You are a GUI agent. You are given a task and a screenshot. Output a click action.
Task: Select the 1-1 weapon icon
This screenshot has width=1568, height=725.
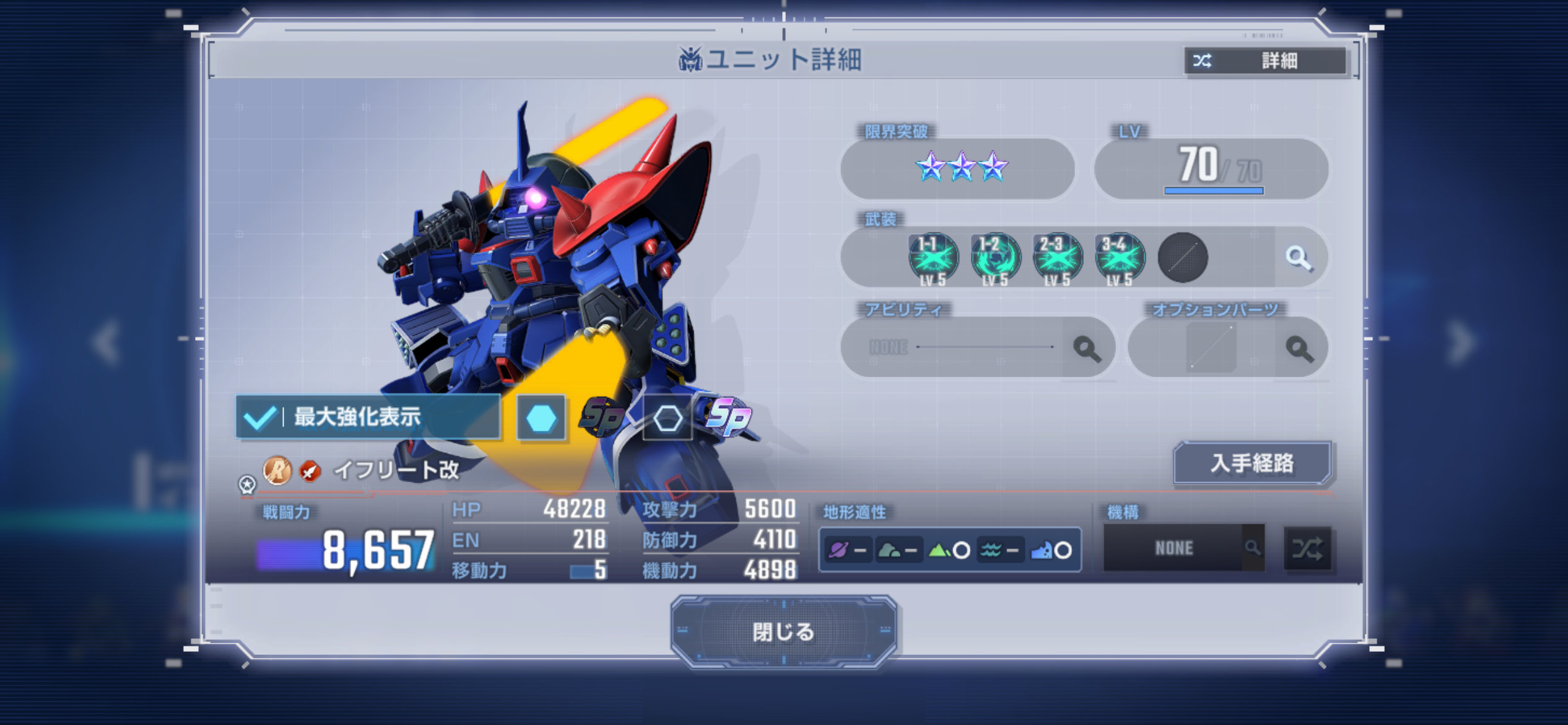(933, 258)
